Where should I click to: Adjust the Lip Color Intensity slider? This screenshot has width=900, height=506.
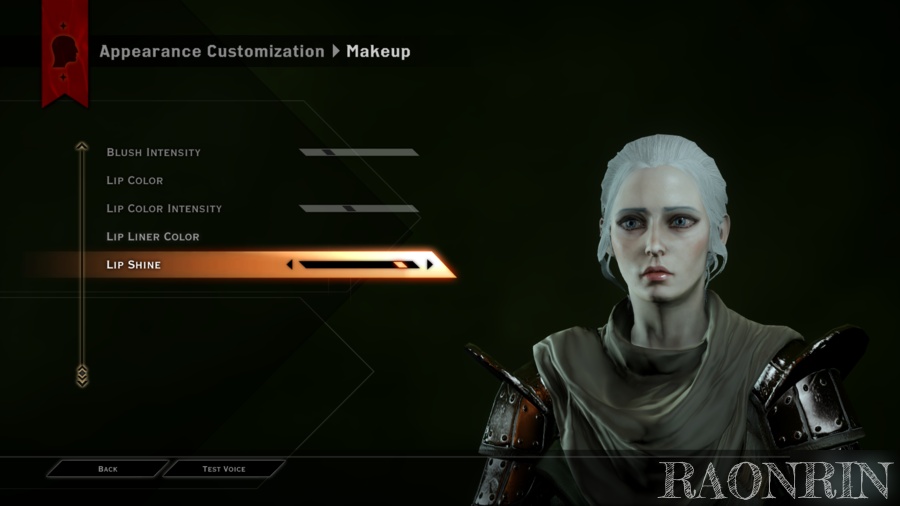point(358,209)
